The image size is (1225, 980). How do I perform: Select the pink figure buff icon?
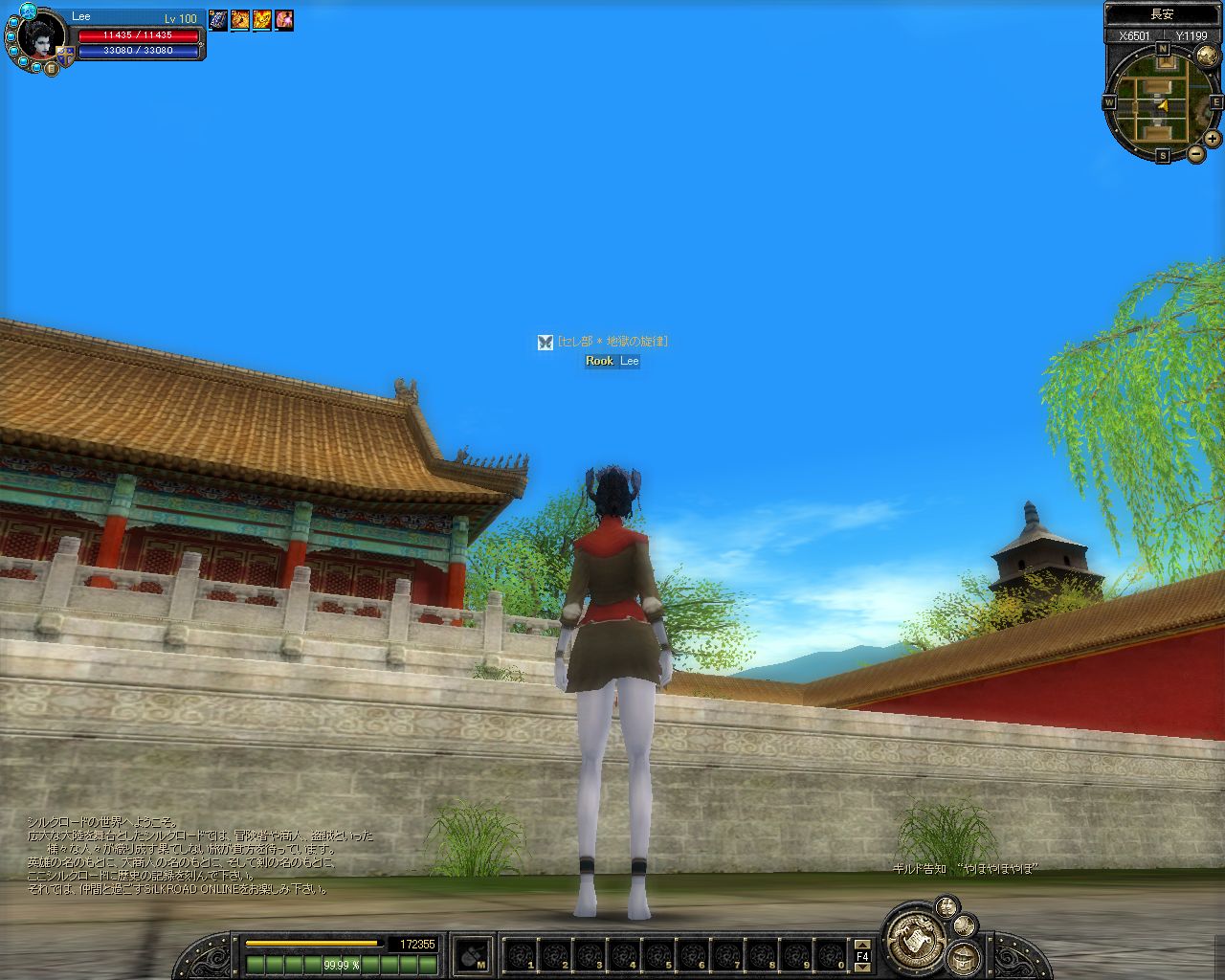[284, 20]
